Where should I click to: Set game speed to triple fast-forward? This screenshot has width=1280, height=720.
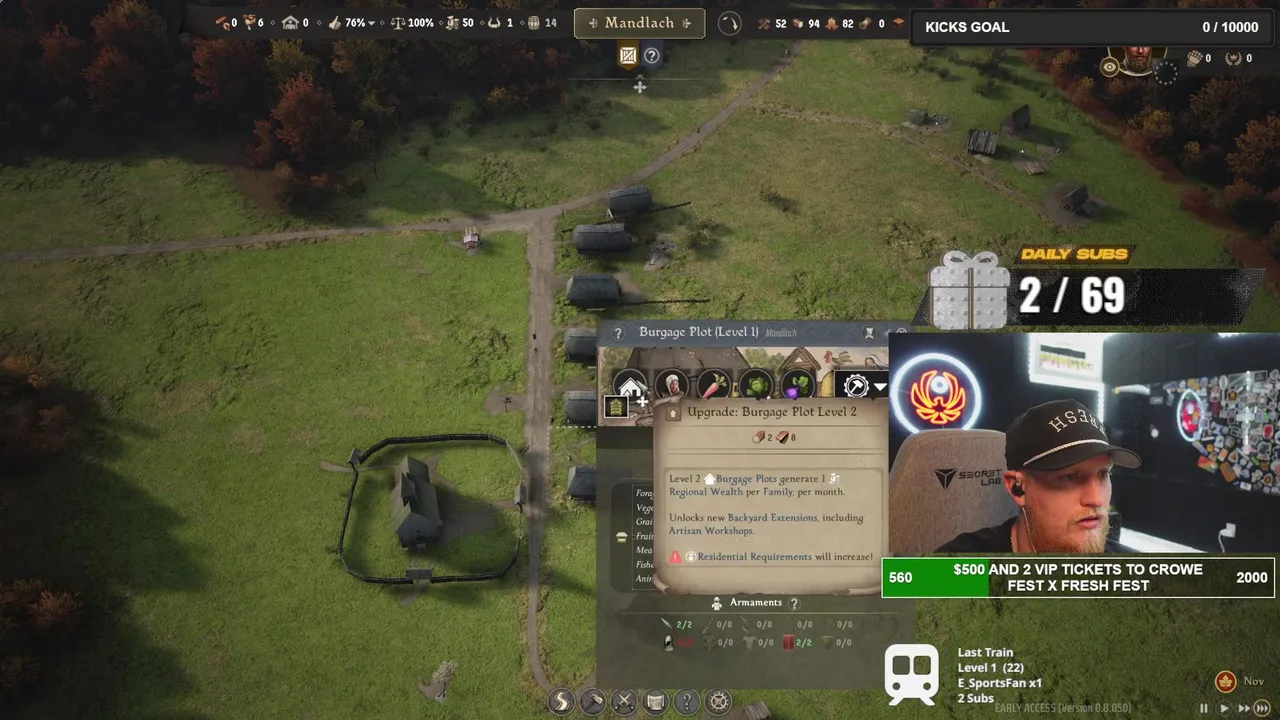coord(1263,708)
